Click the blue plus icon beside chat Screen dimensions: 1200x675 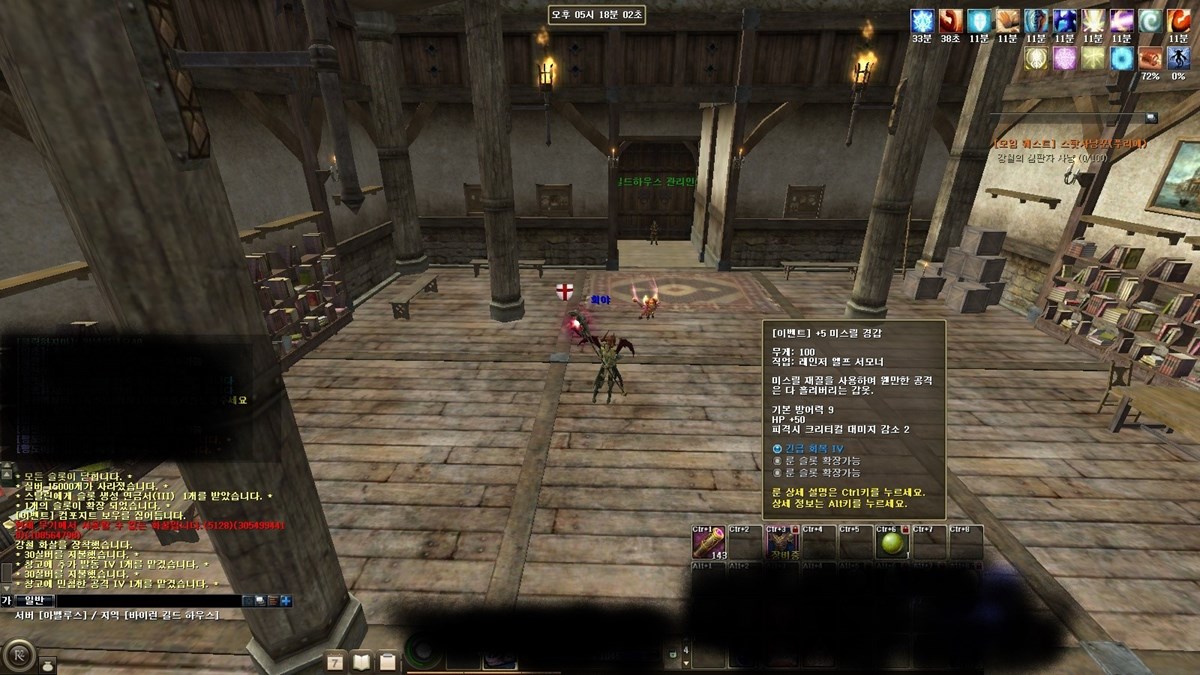286,600
